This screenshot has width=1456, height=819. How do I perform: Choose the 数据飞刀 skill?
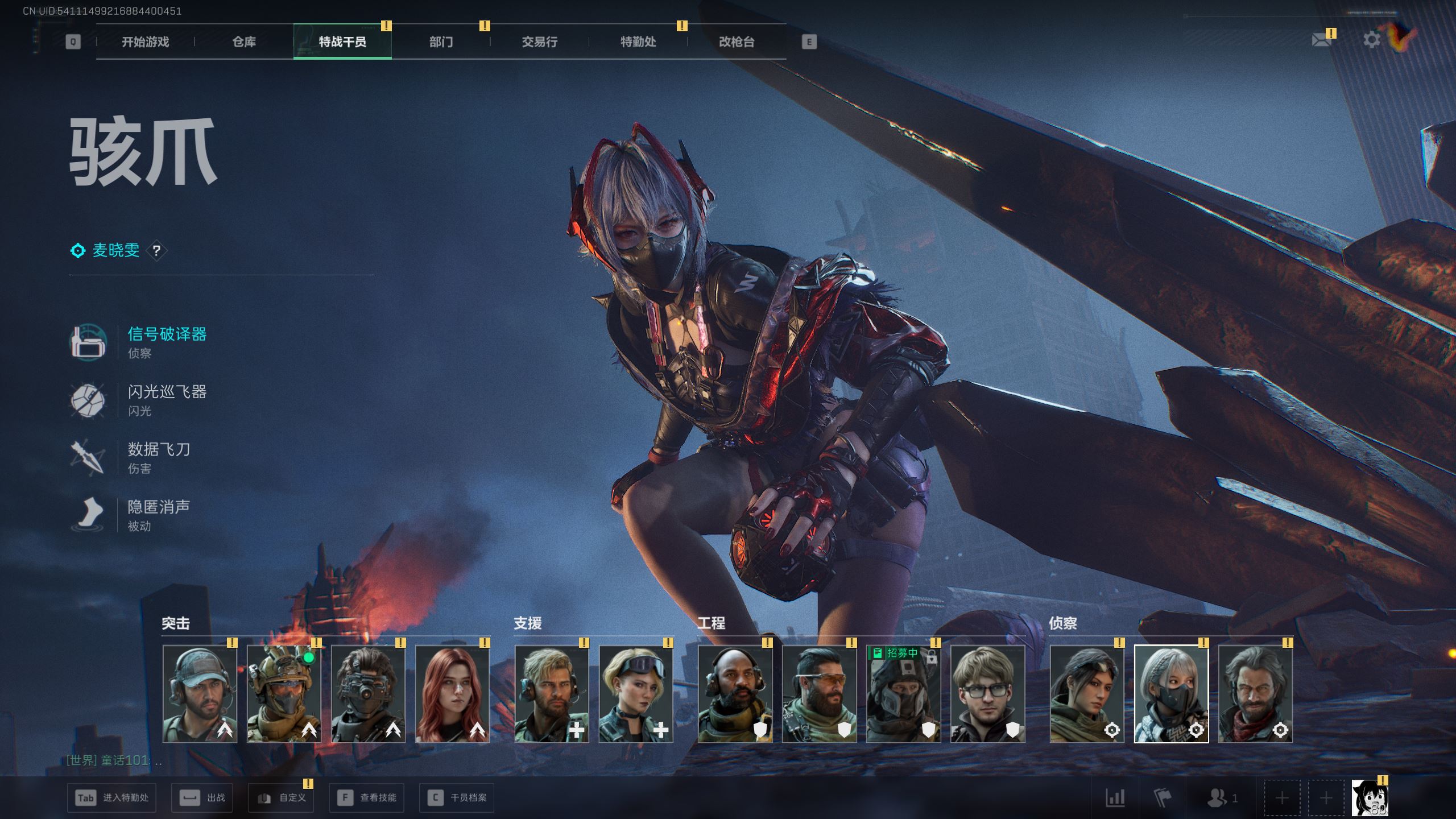(x=158, y=457)
